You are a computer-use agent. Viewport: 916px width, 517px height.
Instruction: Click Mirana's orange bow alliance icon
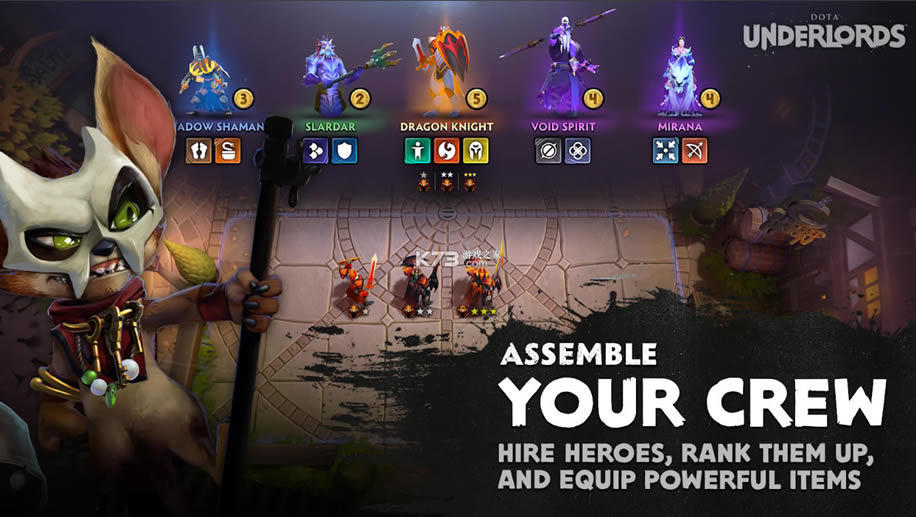[695, 151]
